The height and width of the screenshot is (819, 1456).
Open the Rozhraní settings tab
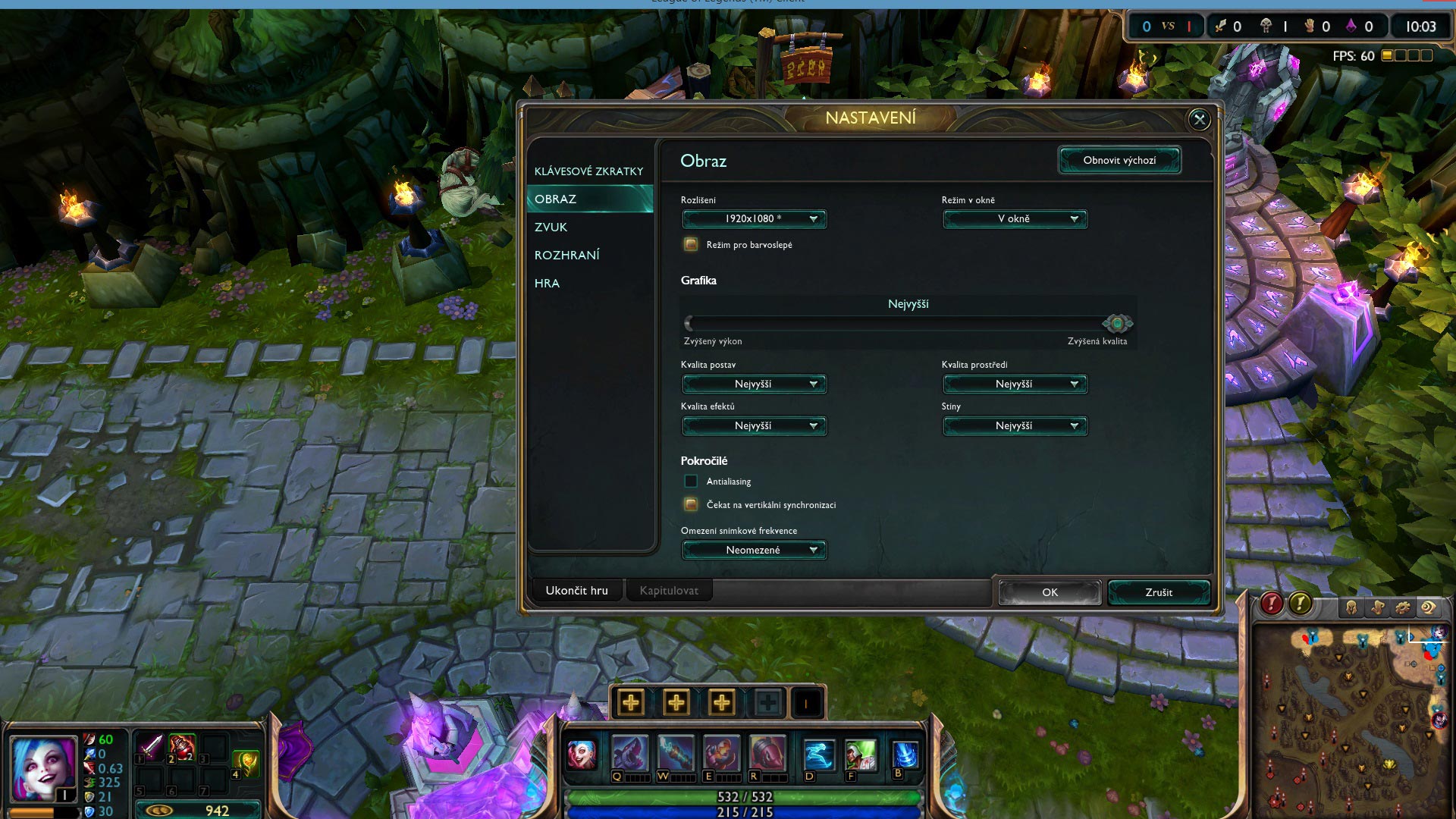(567, 255)
